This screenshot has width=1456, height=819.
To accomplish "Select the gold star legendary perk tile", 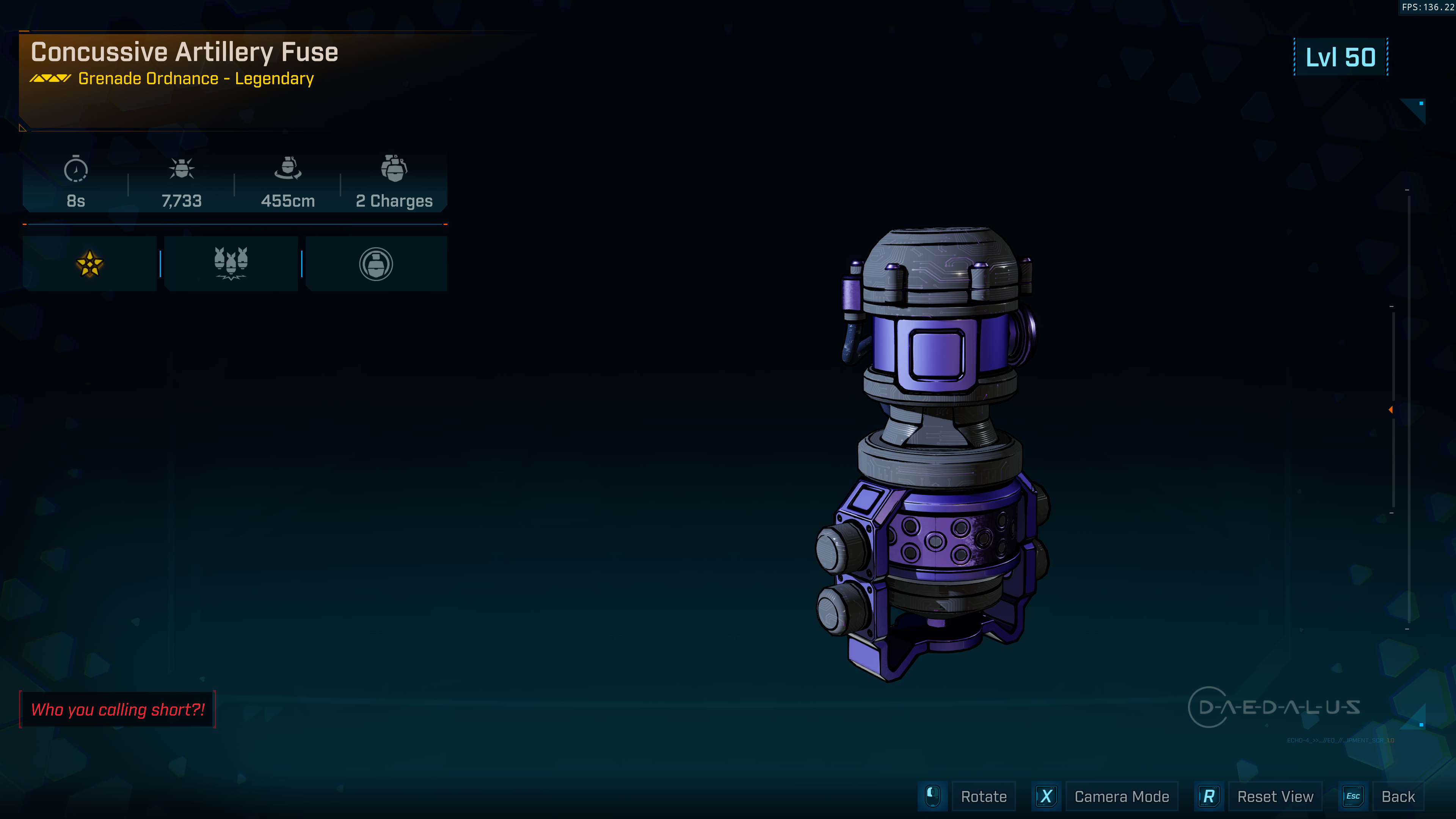I will [x=89, y=264].
